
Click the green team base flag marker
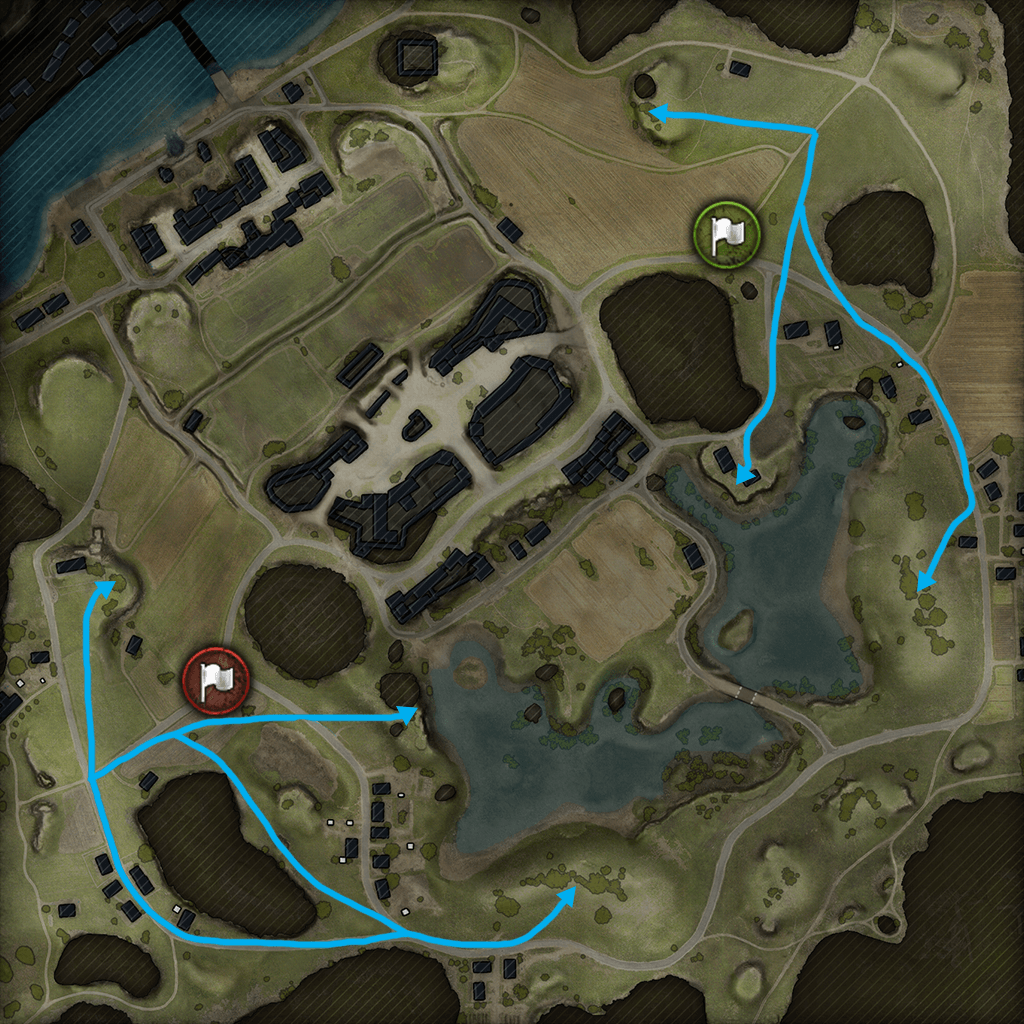[x=727, y=235]
